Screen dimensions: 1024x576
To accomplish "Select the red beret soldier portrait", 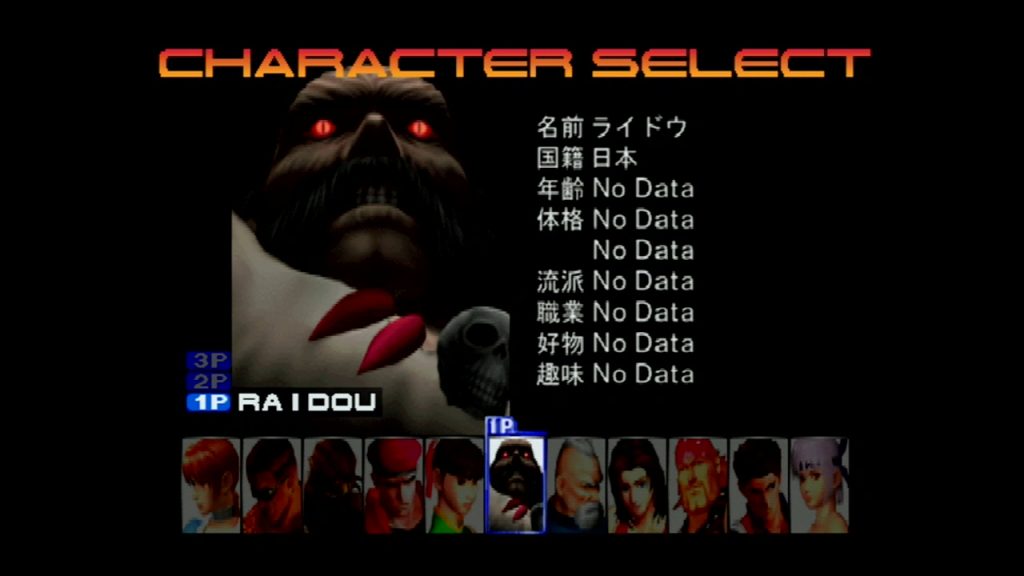I will tap(394, 485).
